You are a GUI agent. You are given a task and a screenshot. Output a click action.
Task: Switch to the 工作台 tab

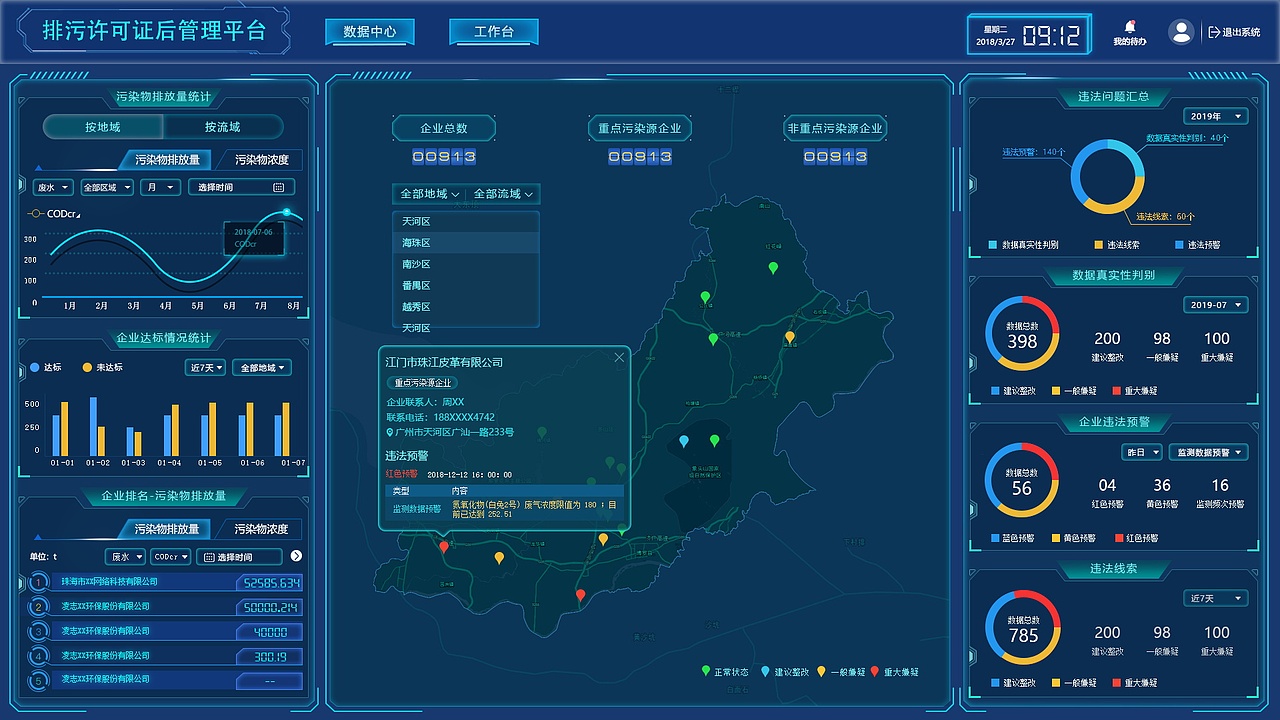(x=493, y=31)
